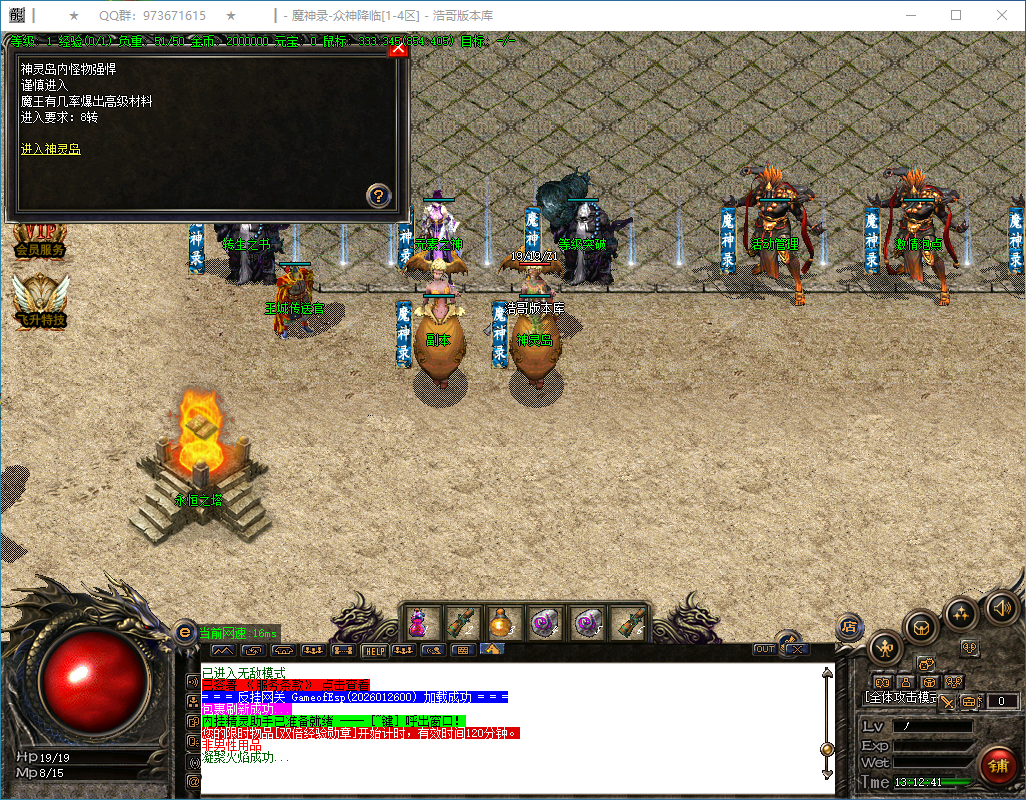
Task: Click the crossed-swords X button beside OUT
Action: [794, 649]
